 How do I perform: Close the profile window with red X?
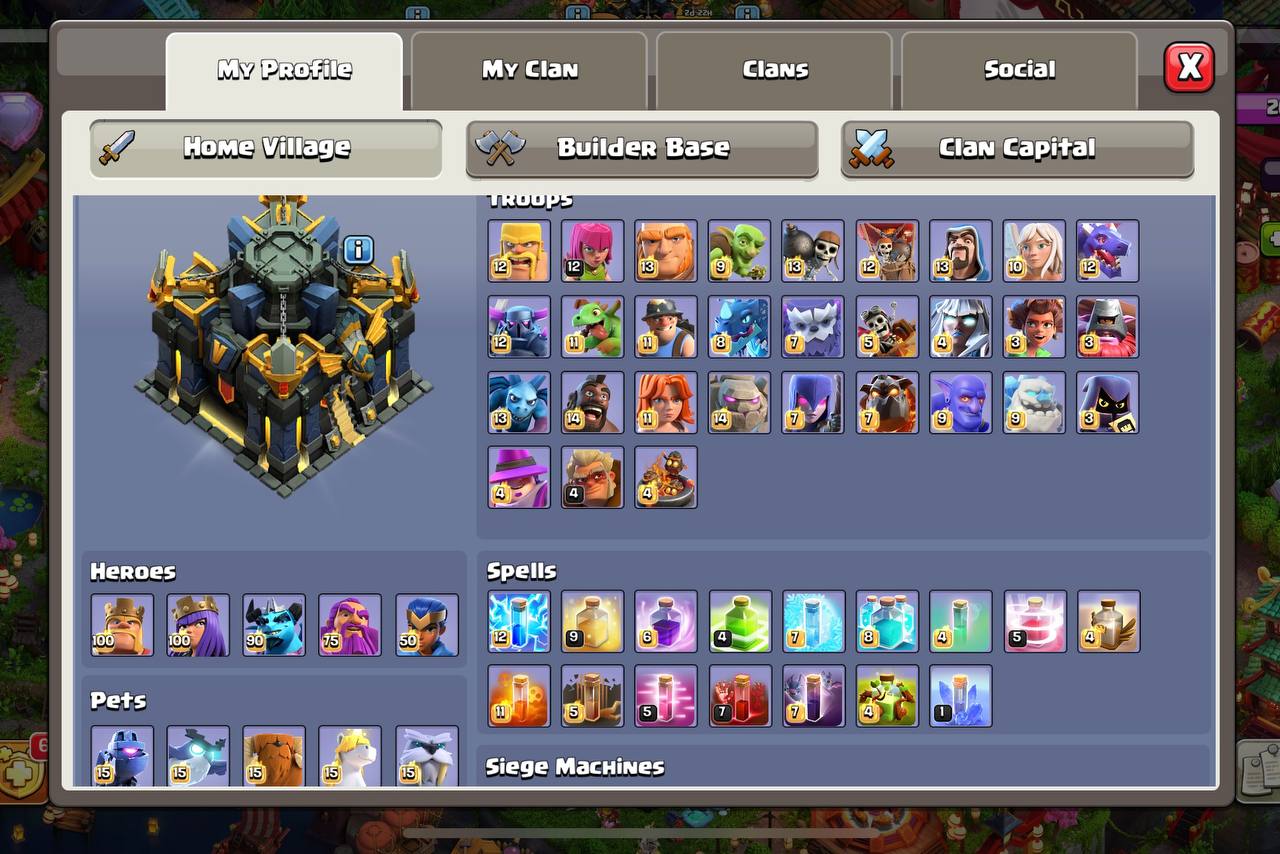1189,68
